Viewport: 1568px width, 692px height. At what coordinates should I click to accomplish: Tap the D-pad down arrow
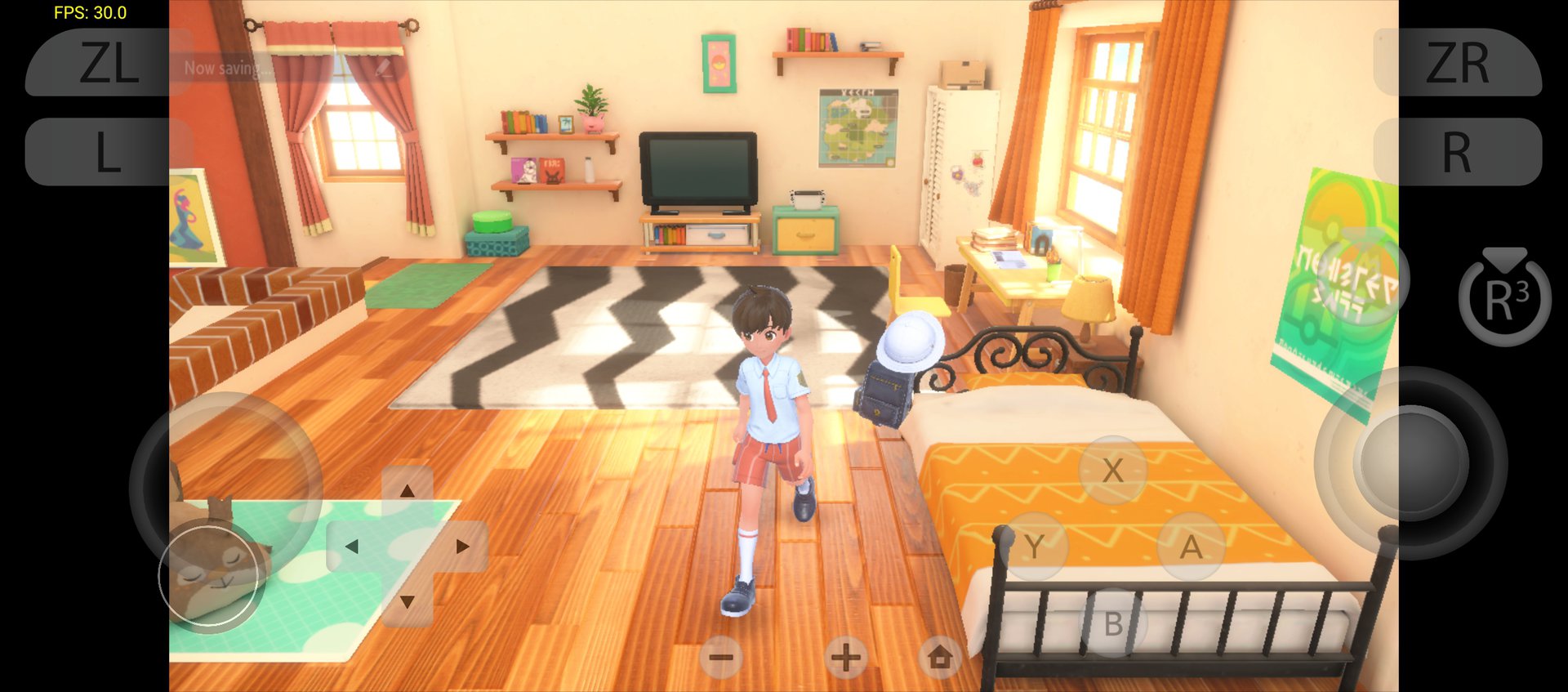click(x=407, y=602)
